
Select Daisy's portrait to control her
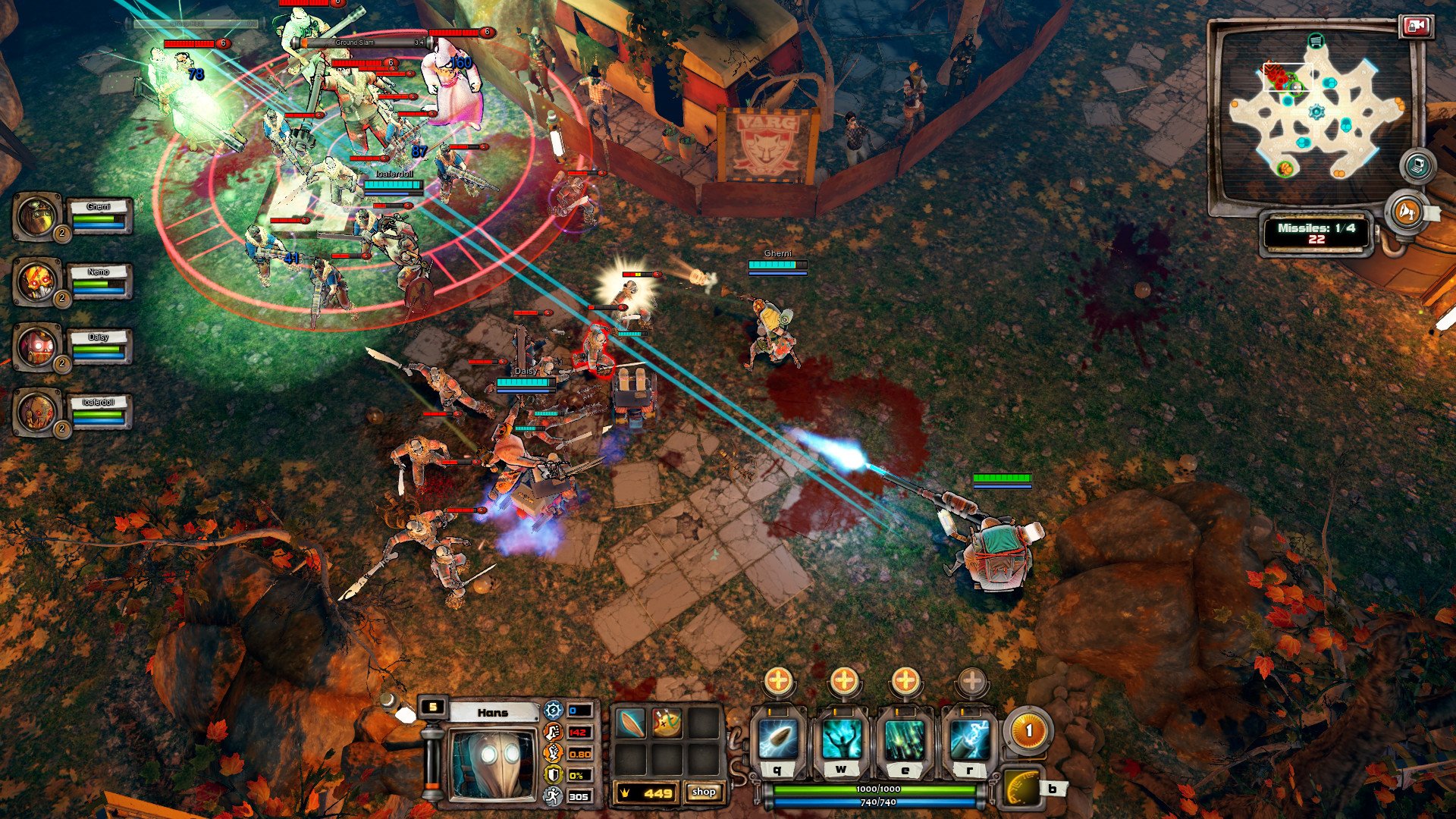tap(36, 347)
